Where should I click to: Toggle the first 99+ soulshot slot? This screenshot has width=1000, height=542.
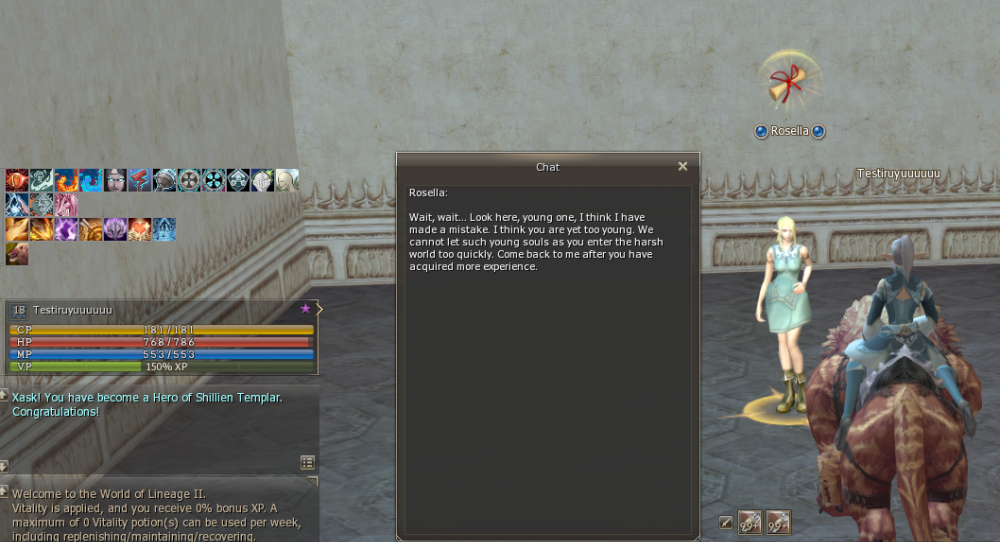coord(750,521)
